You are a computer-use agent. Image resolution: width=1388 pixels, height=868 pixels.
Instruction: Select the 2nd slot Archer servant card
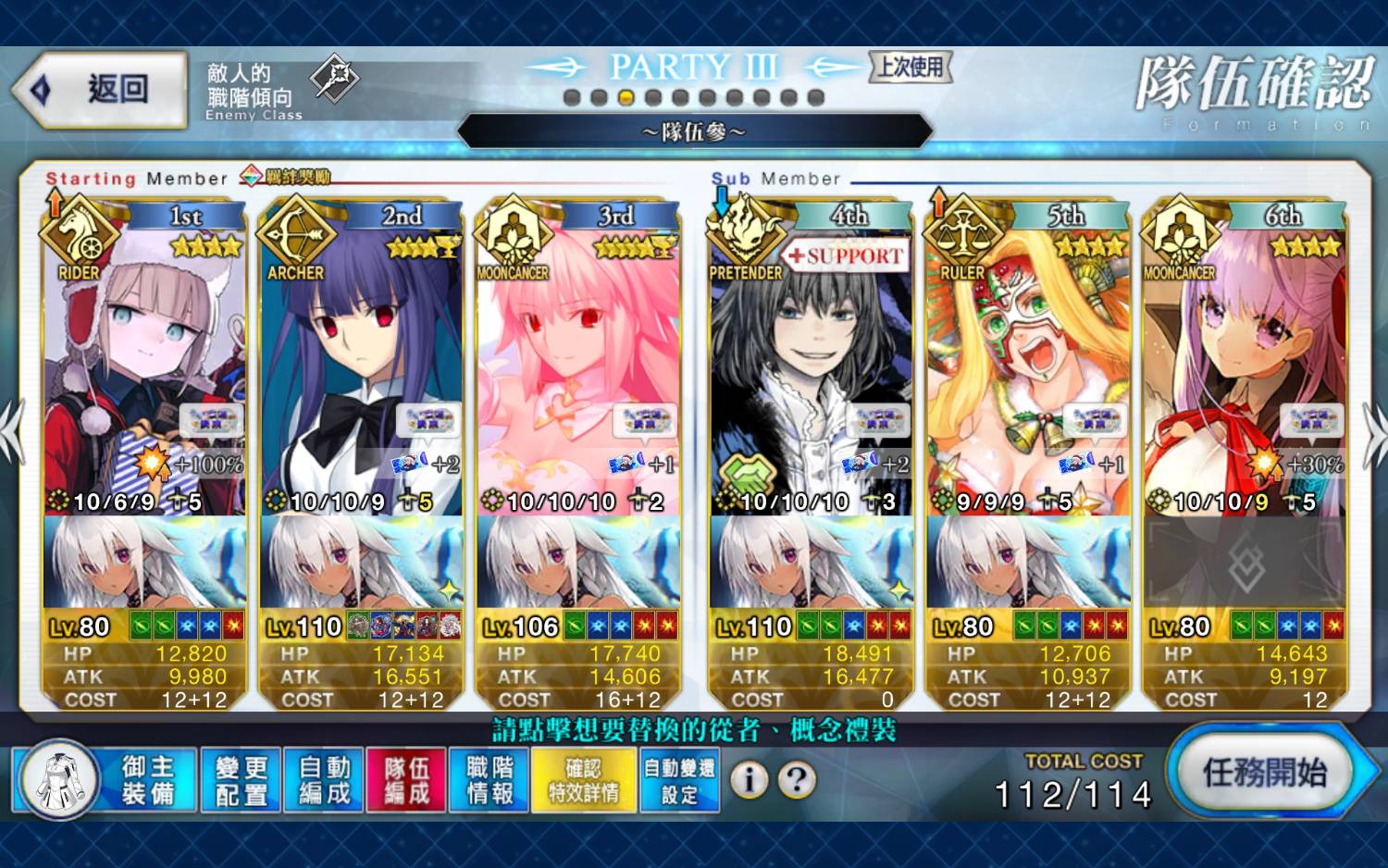pyautogui.click(x=361, y=370)
